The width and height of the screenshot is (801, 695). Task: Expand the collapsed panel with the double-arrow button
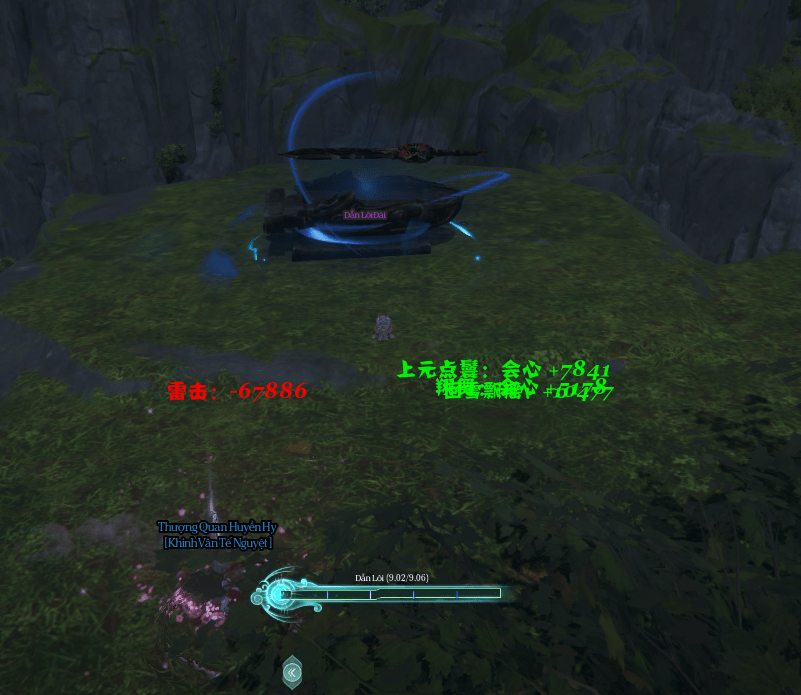291,672
